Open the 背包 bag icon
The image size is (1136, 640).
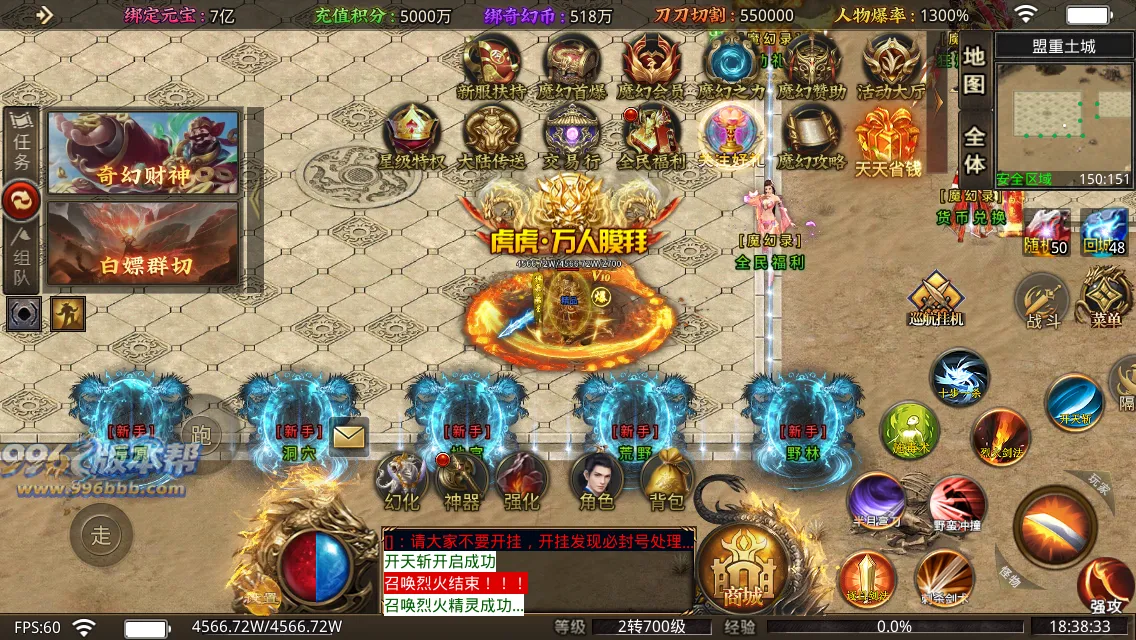coord(667,479)
